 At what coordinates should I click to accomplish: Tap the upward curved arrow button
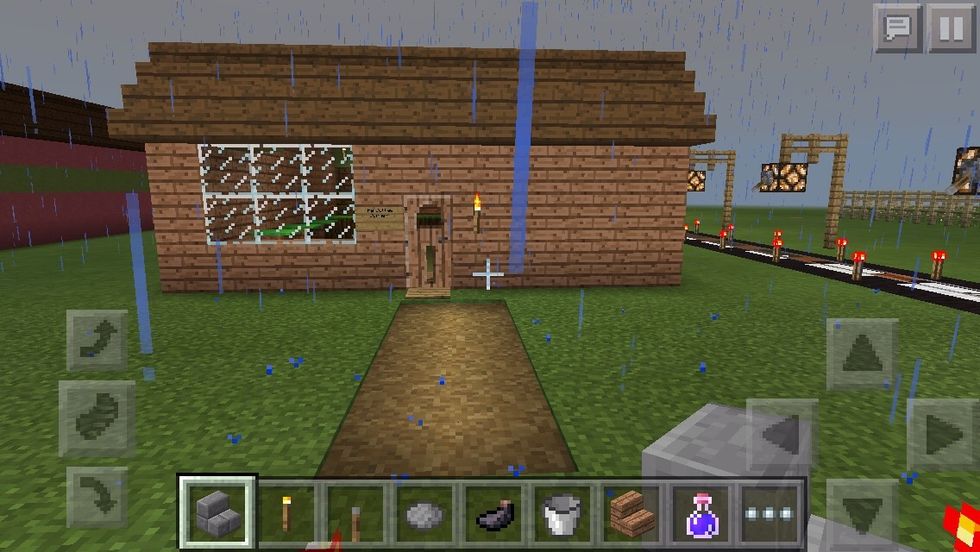tap(97, 340)
